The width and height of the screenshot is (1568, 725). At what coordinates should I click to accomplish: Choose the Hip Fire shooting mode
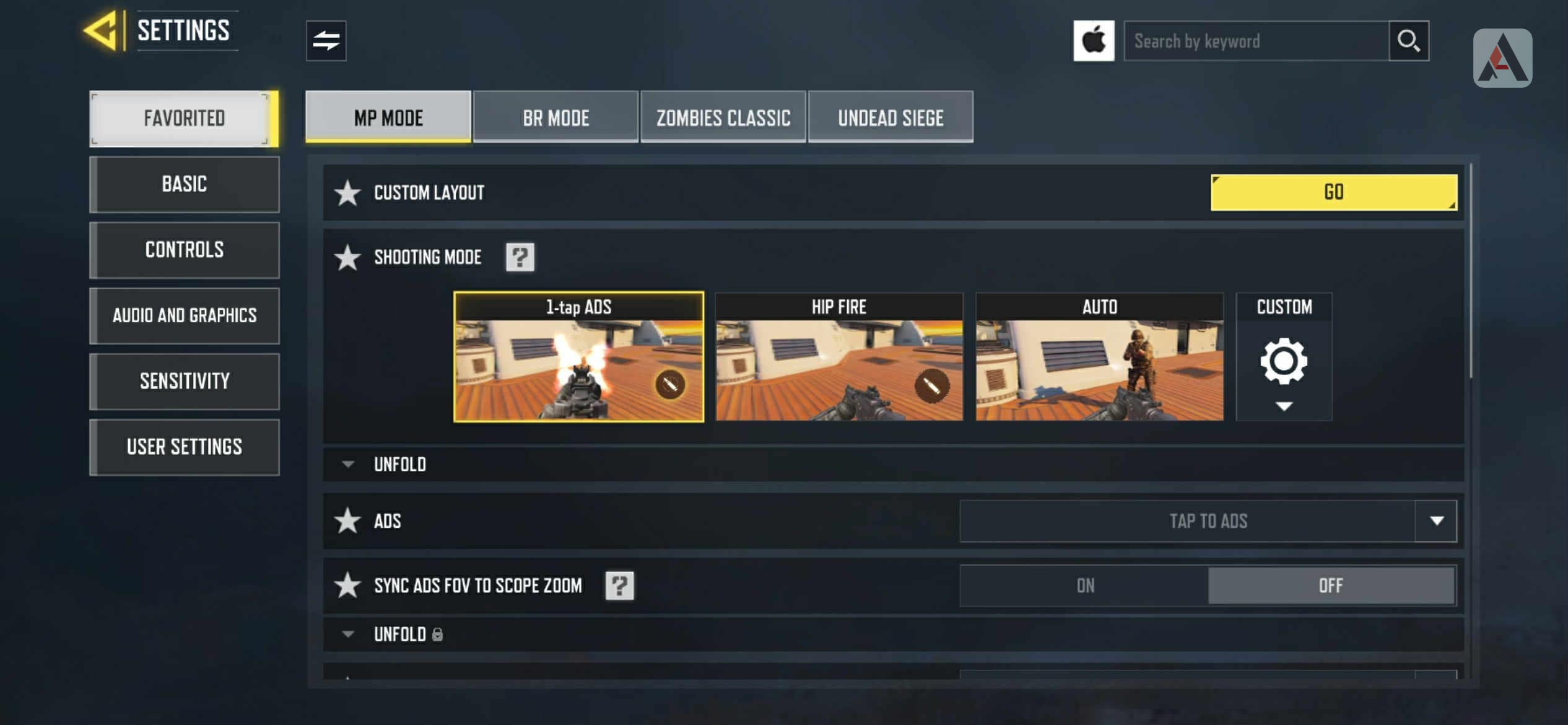(838, 358)
